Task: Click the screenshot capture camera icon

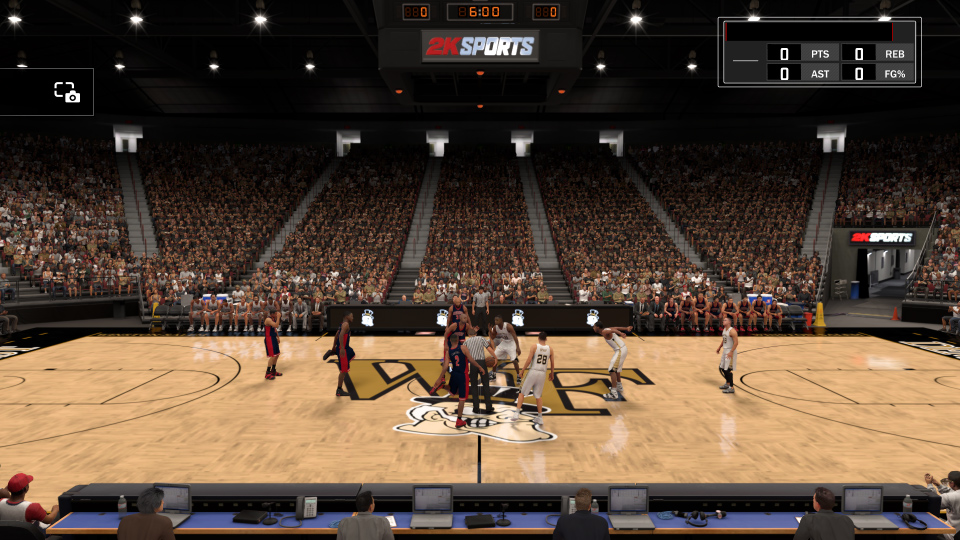Action: [67, 92]
